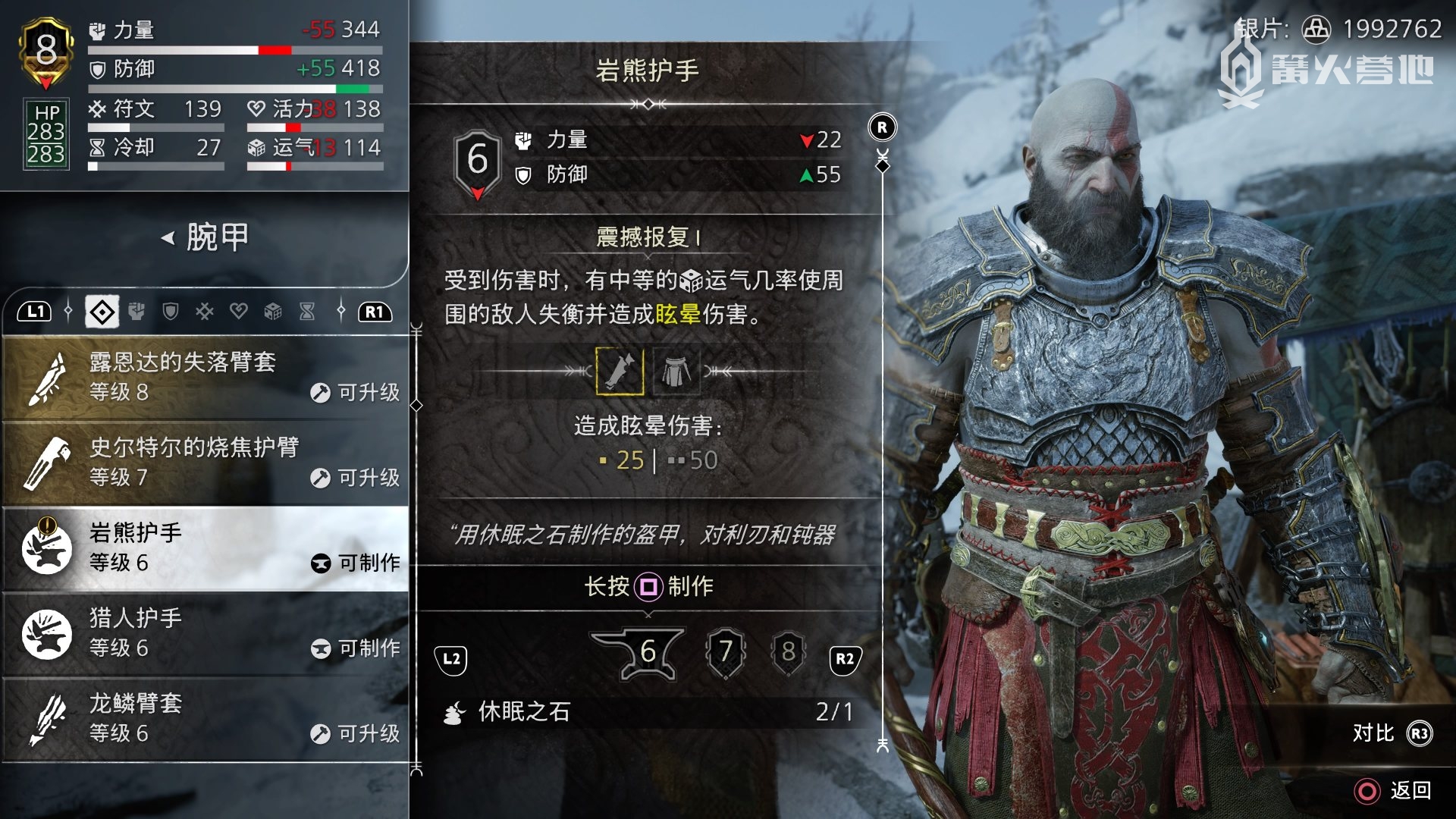Select 露恩达的失落臂套 in the armor list

click(x=205, y=377)
